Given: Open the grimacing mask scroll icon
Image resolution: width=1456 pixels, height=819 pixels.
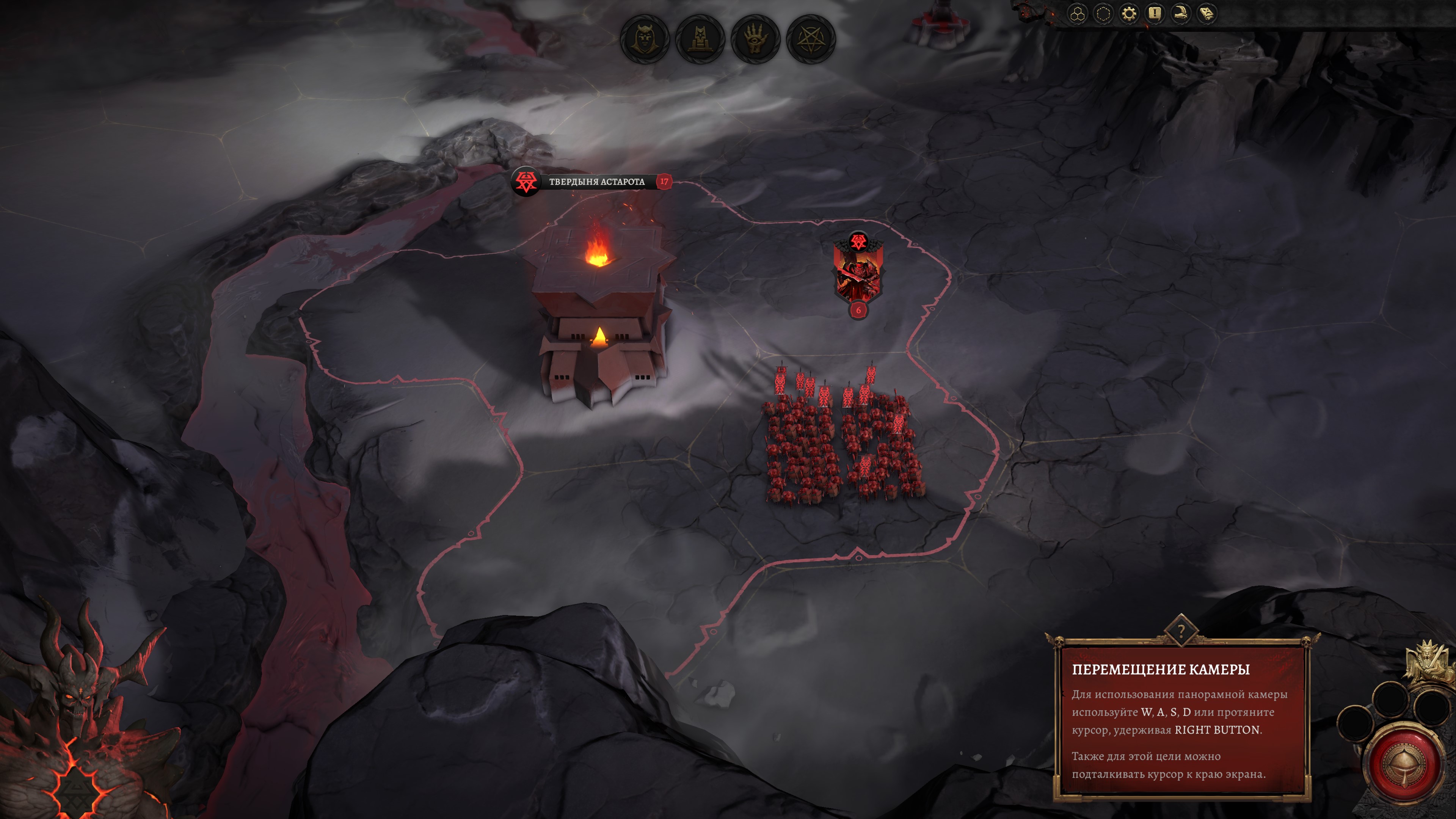Looking at the screenshot, I should [1206, 14].
